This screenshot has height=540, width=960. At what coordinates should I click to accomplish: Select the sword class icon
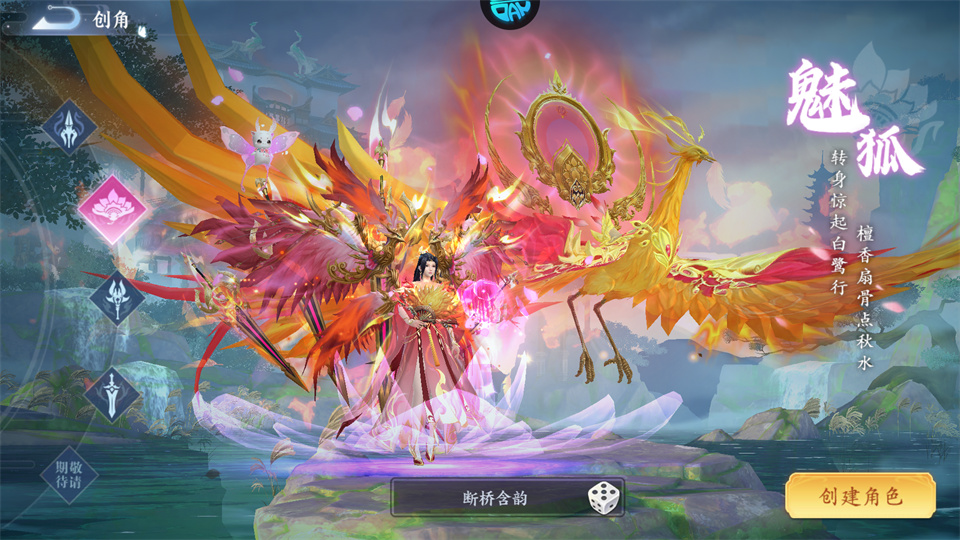pyautogui.click(x=112, y=392)
